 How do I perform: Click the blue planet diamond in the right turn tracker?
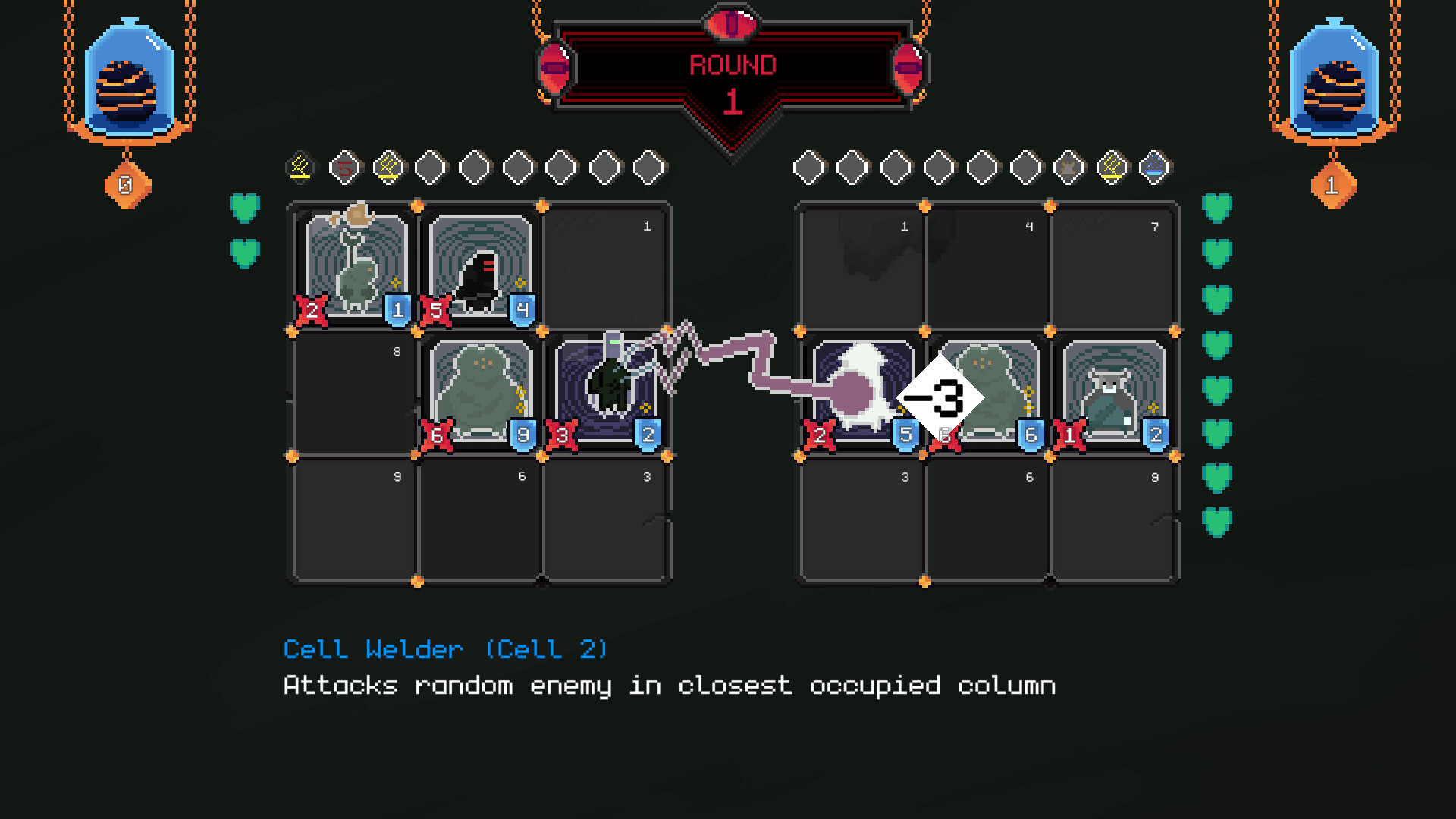coord(1153,167)
